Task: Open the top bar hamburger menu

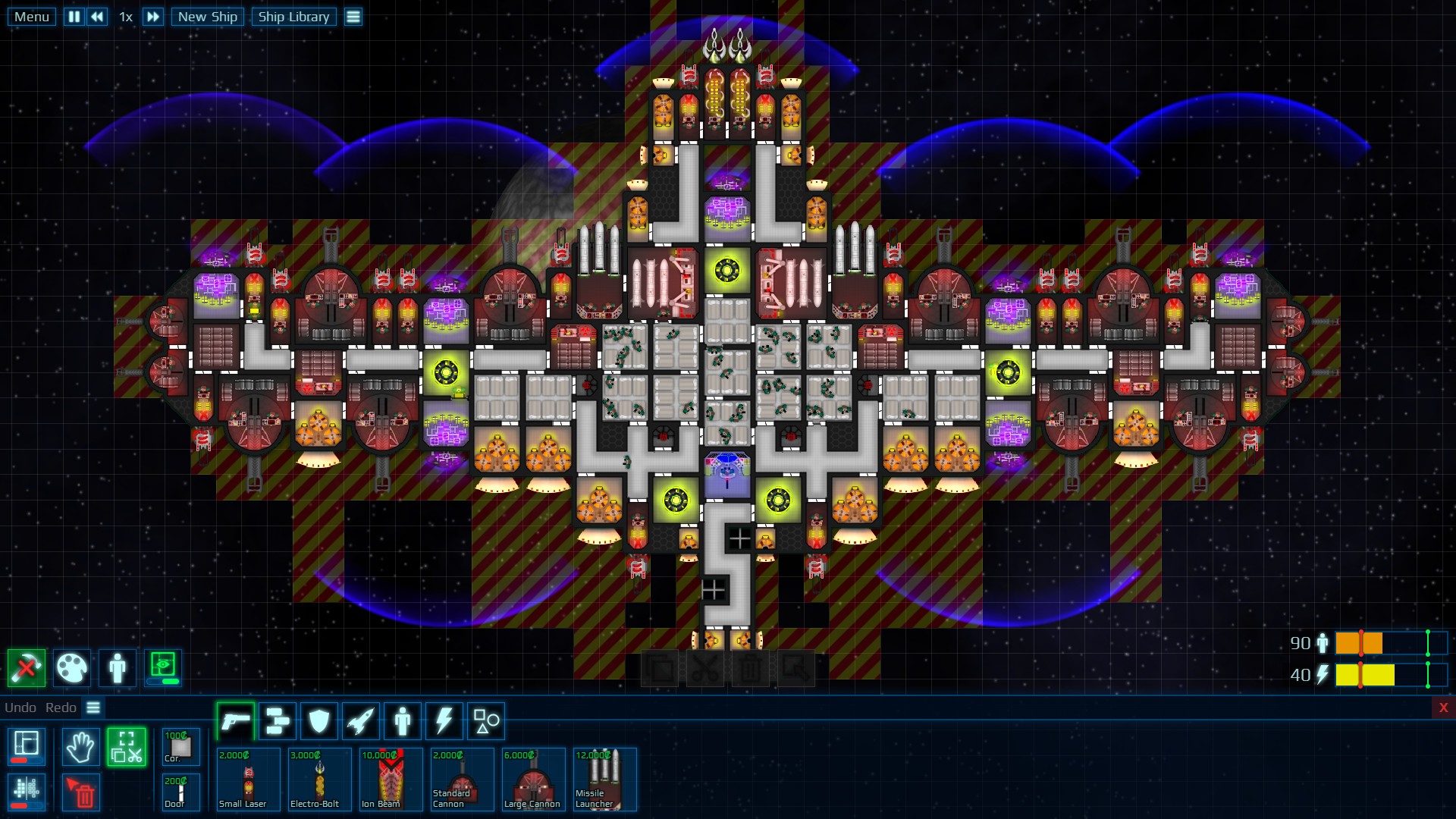Action: click(x=353, y=17)
